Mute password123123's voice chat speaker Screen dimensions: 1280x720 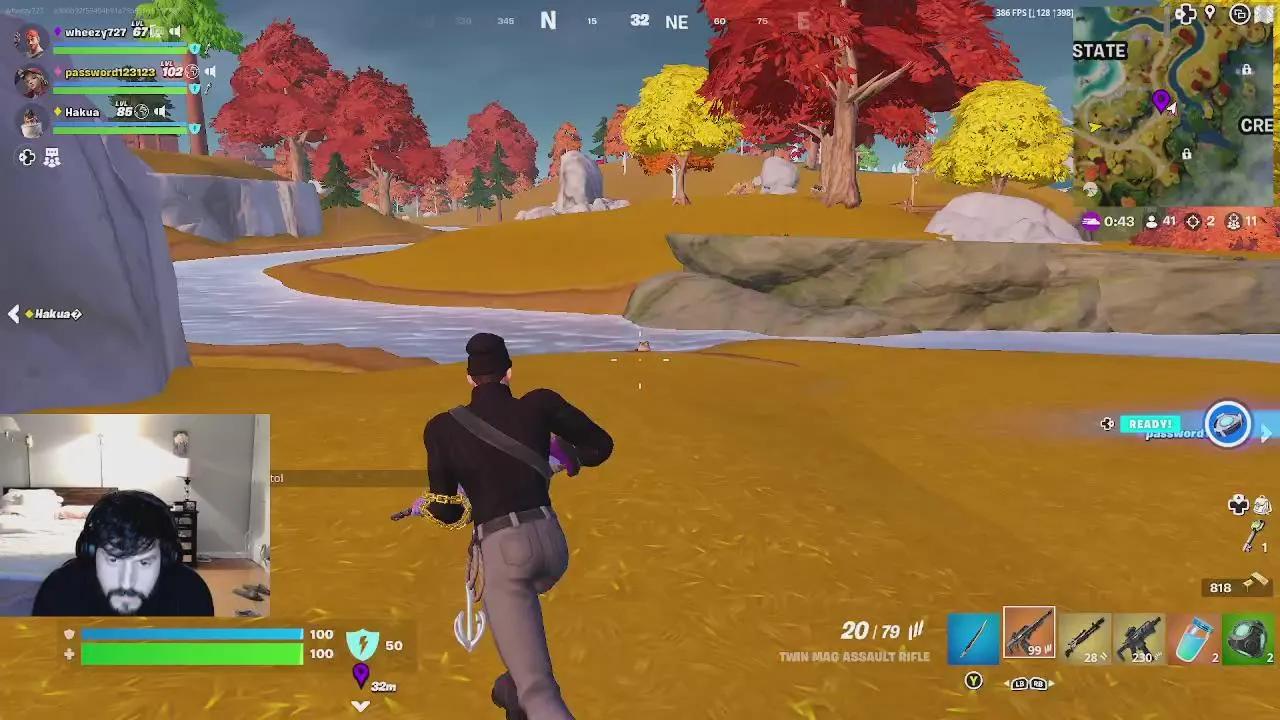point(208,71)
